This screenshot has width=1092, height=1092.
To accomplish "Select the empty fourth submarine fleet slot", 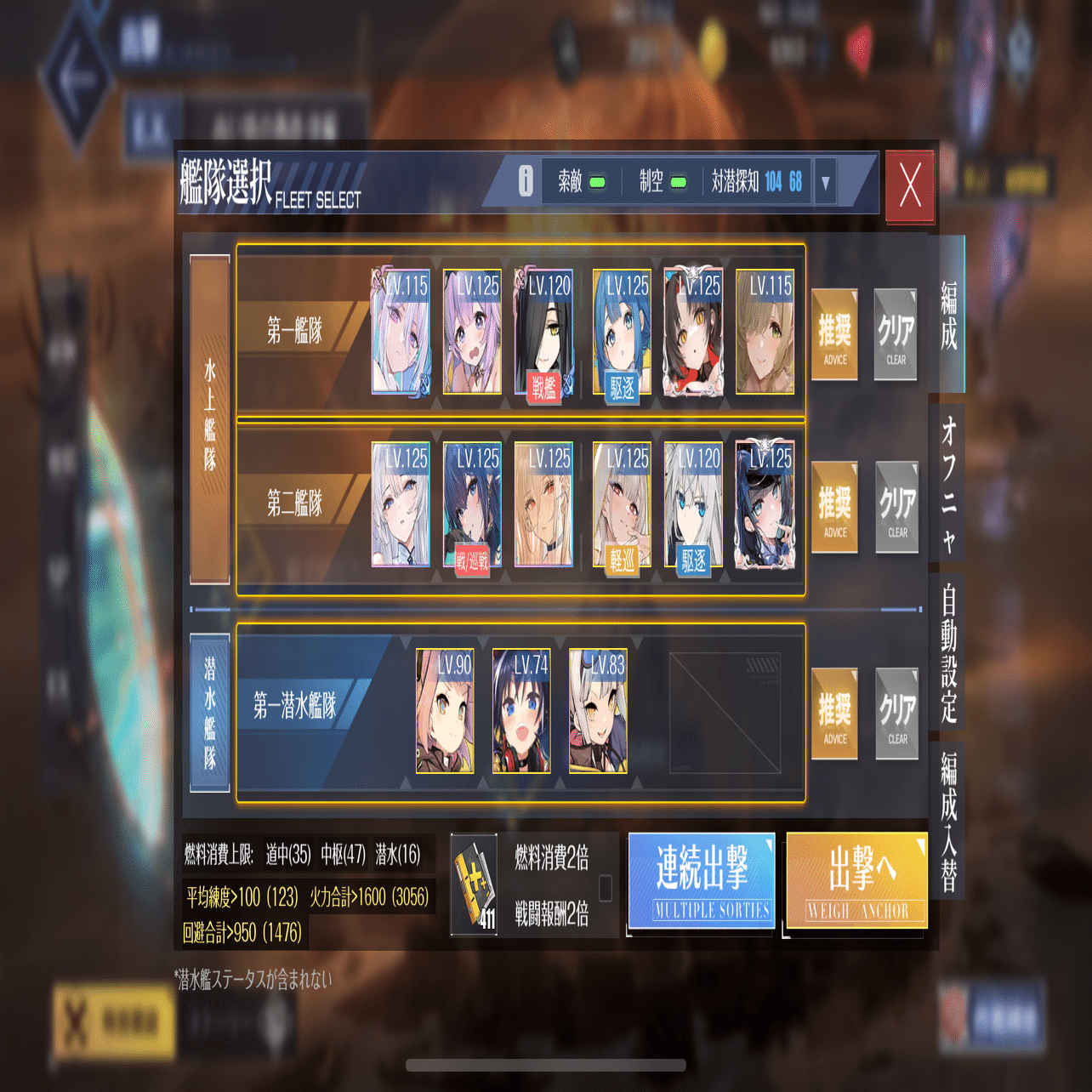I will point(725,714).
